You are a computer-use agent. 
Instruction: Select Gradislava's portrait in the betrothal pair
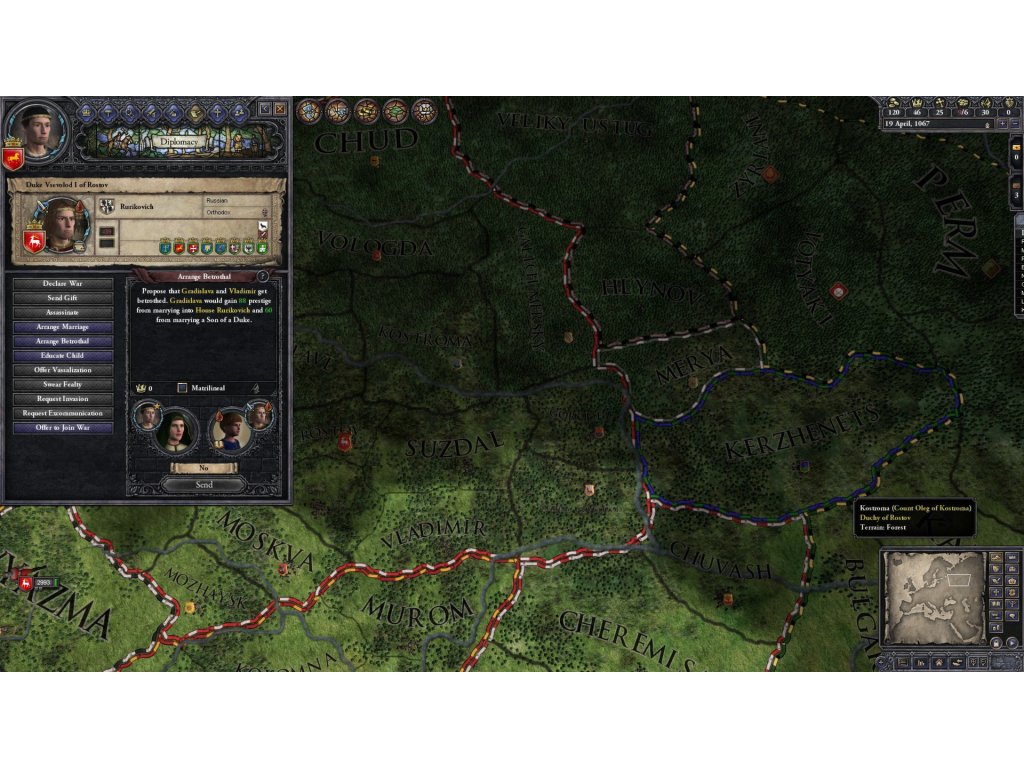pyautogui.click(x=176, y=432)
